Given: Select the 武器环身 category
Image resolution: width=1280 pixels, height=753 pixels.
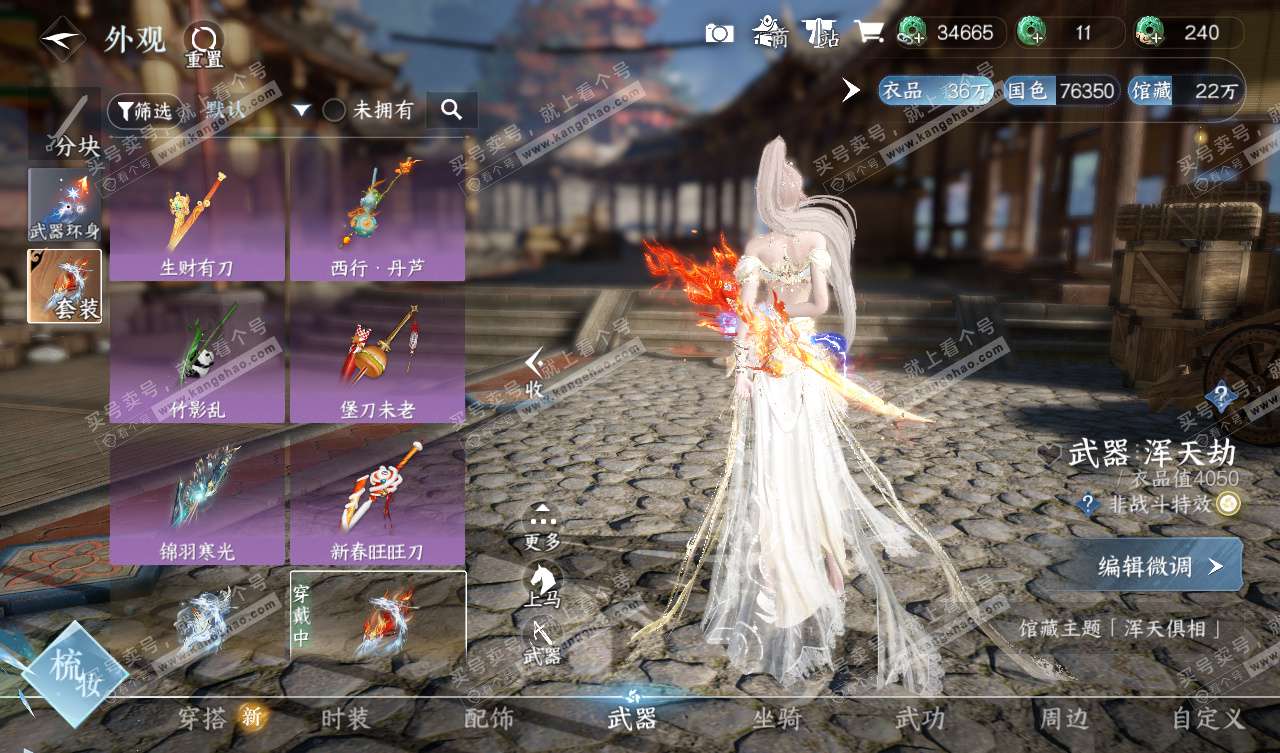Looking at the screenshot, I should point(64,204).
